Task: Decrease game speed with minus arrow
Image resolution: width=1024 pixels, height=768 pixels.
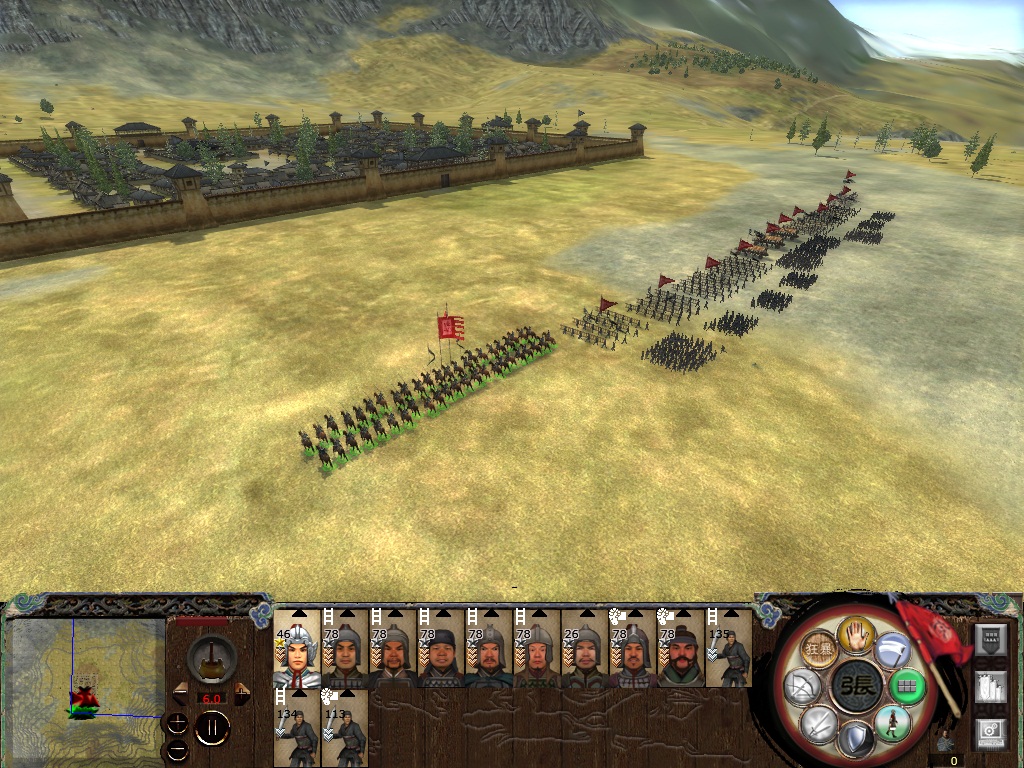Action: [x=181, y=694]
